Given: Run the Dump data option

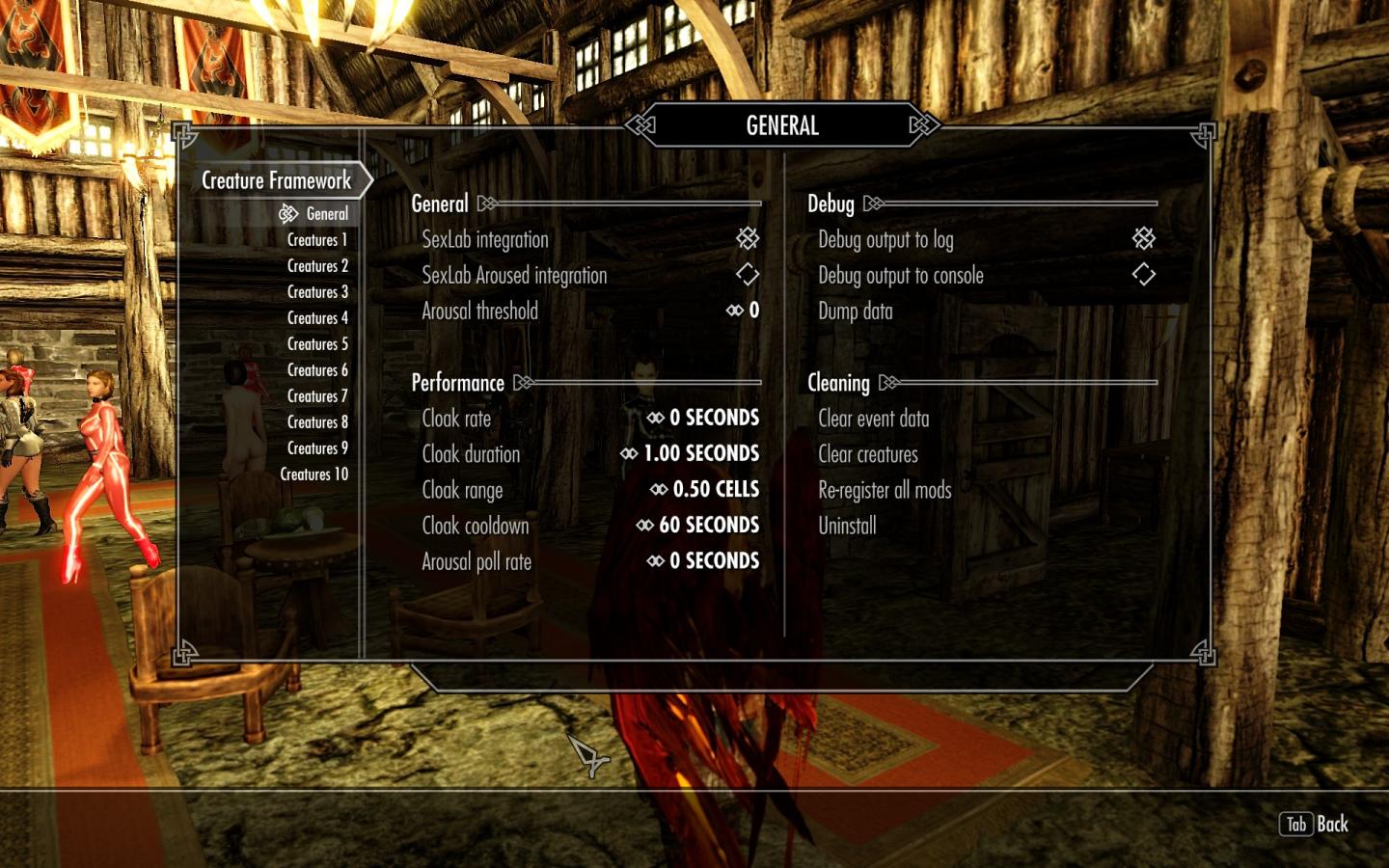Looking at the screenshot, I should pyautogui.click(x=856, y=312).
